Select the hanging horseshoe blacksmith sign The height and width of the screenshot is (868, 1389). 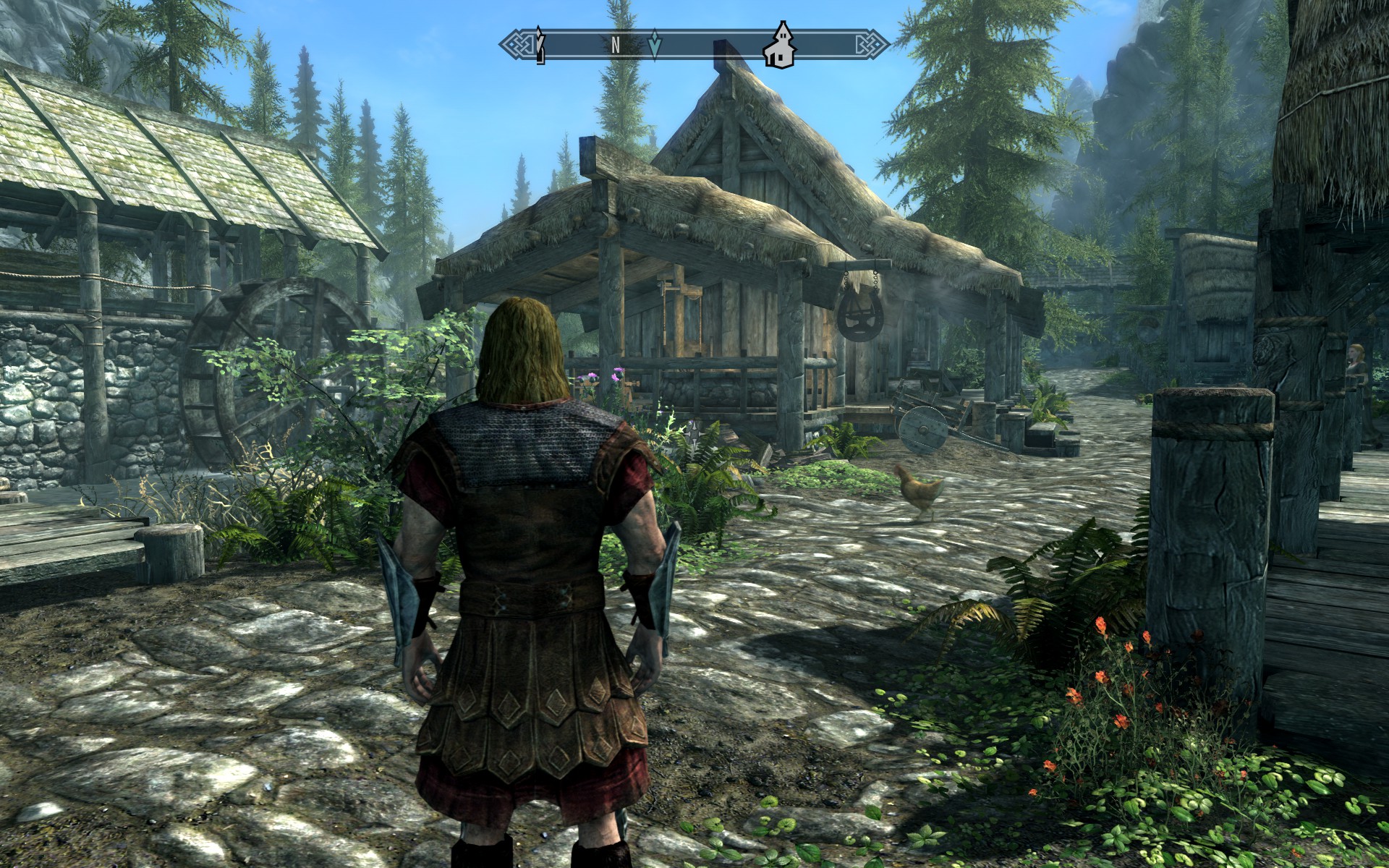(x=859, y=316)
